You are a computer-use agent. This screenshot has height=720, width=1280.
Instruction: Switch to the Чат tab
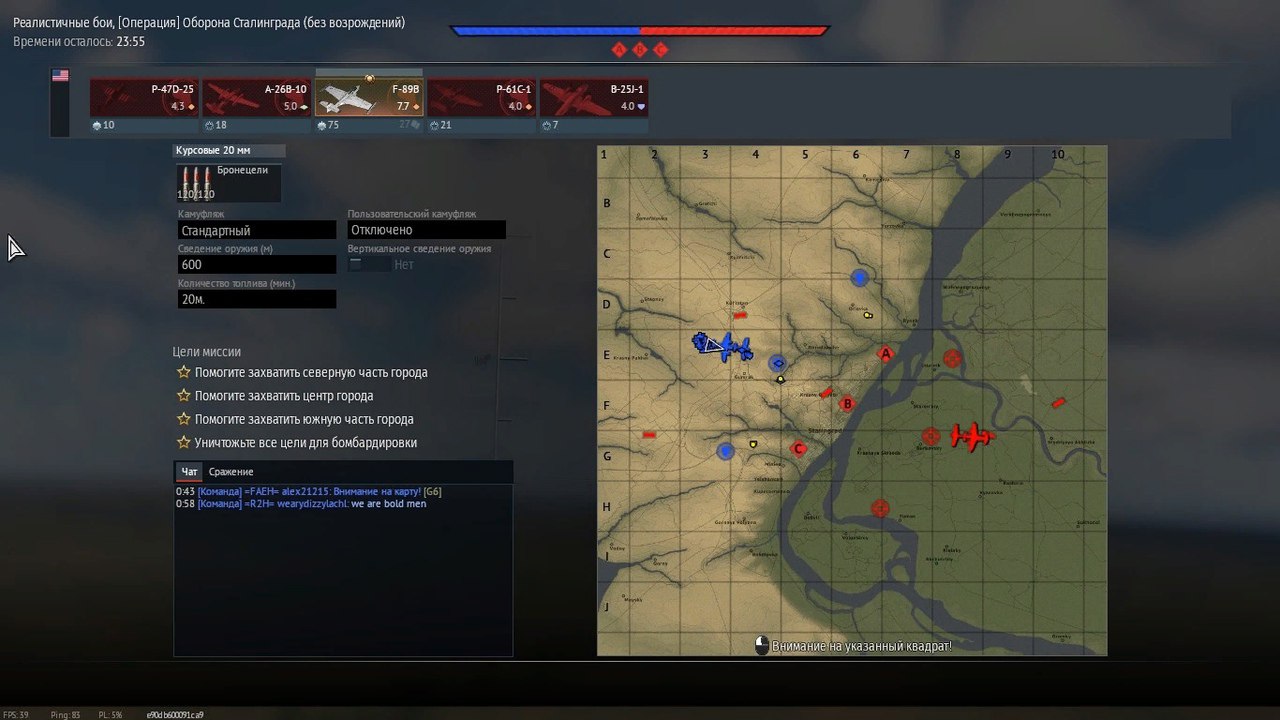[189, 472]
